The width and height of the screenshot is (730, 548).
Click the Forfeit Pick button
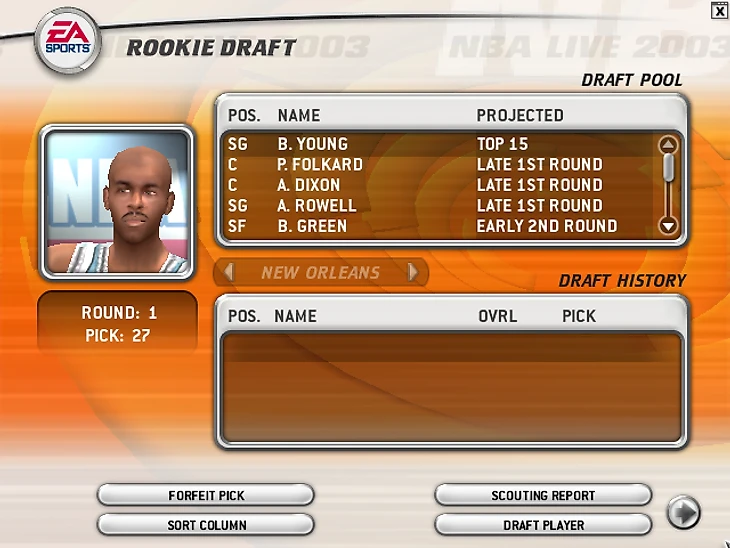pyautogui.click(x=206, y=495)
